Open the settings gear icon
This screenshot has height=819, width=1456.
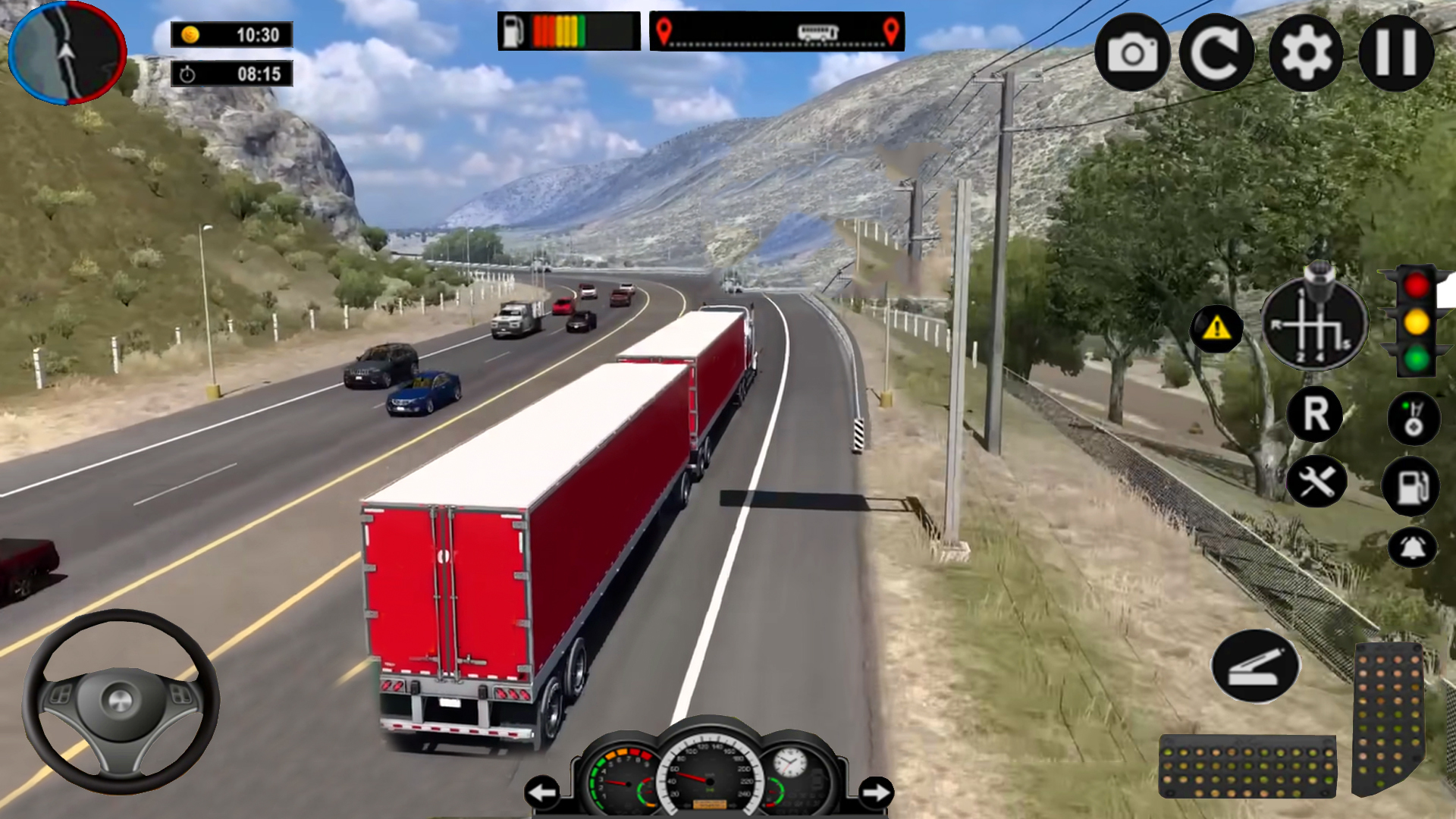point(1306,51)
